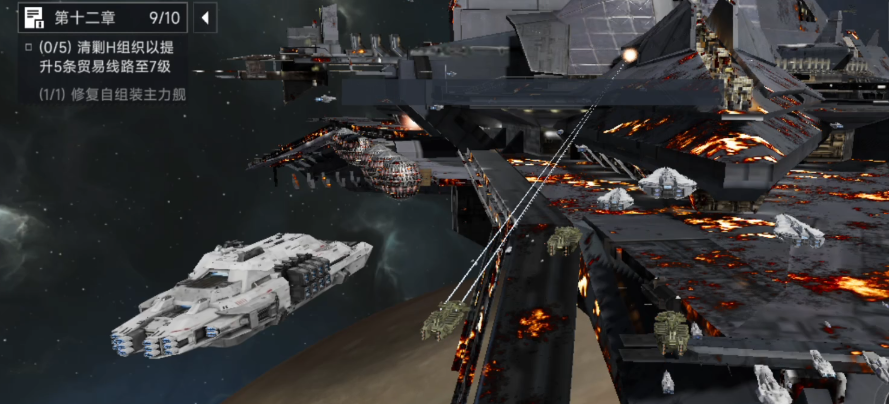Screen dimensions: 889x404
Task: Select the repair self-assembled capital ship objective
Action: [x=112, y=95]
